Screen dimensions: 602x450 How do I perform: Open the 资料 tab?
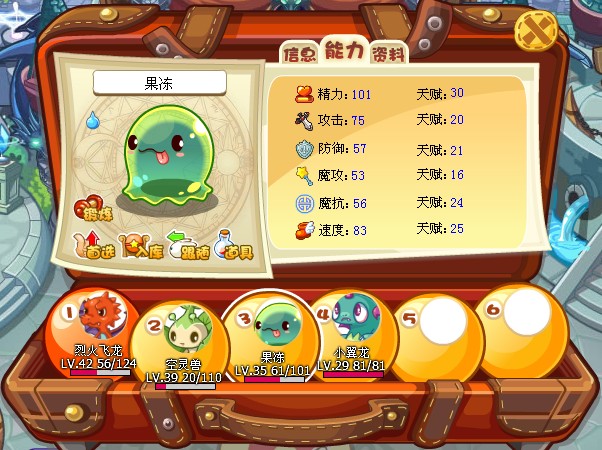coord(388,53)
